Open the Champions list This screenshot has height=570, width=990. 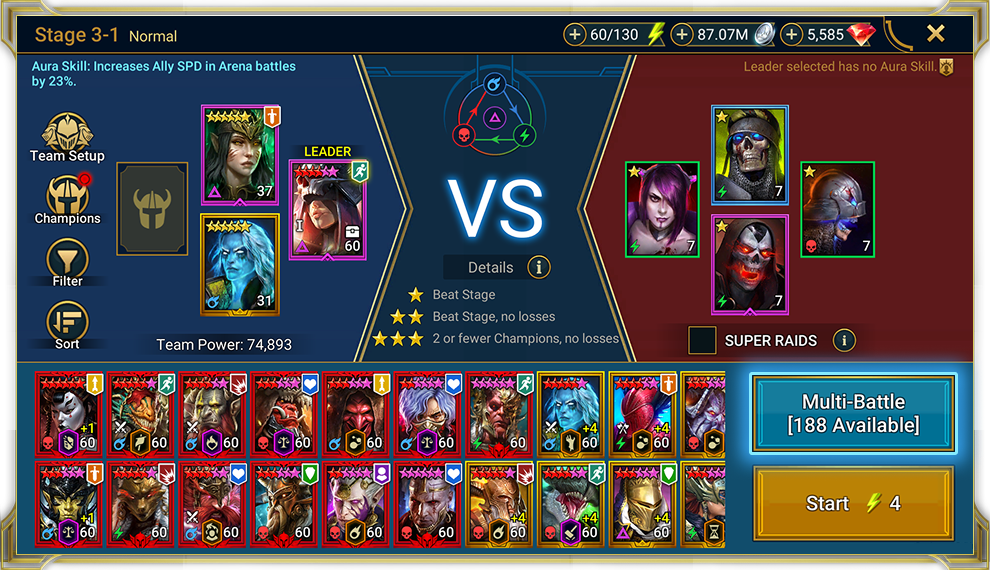pyautogui.click(x=67, y=200)
